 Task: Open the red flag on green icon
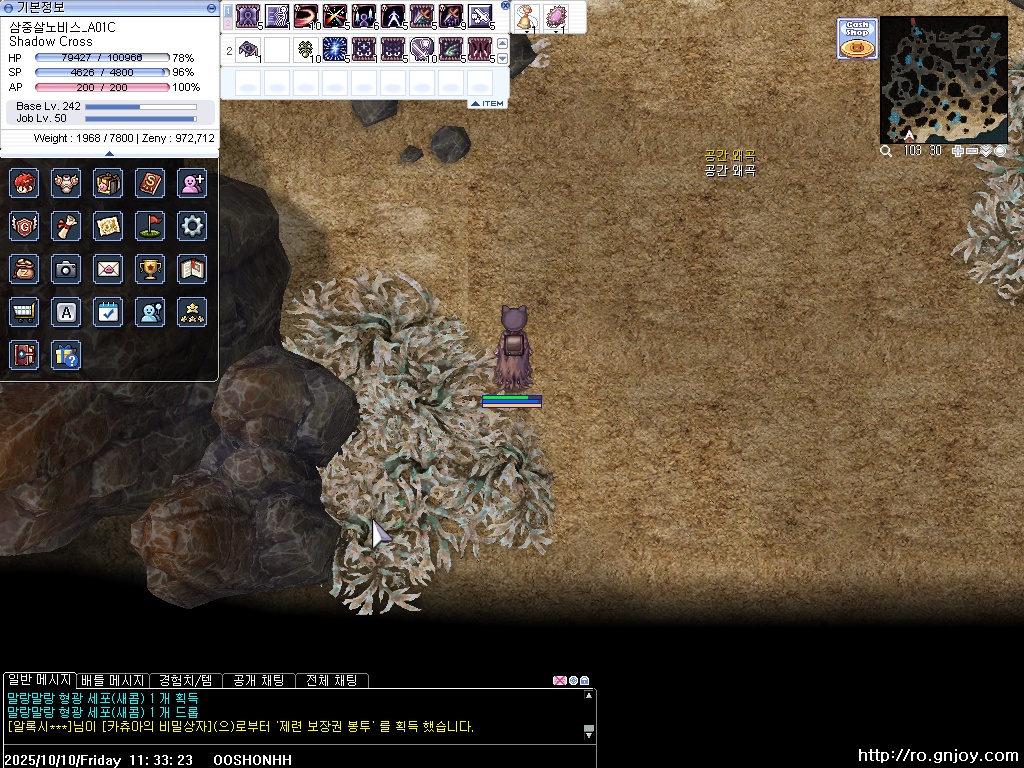pos(150,226)
